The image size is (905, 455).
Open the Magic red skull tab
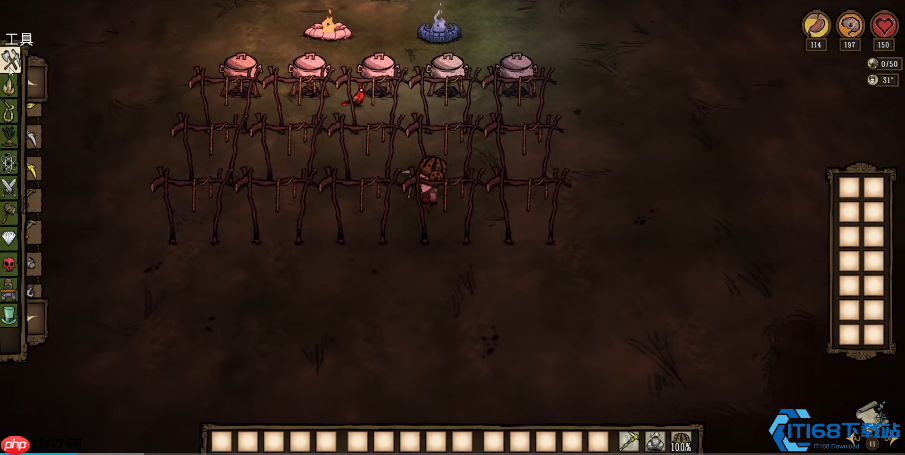point(10,264)
